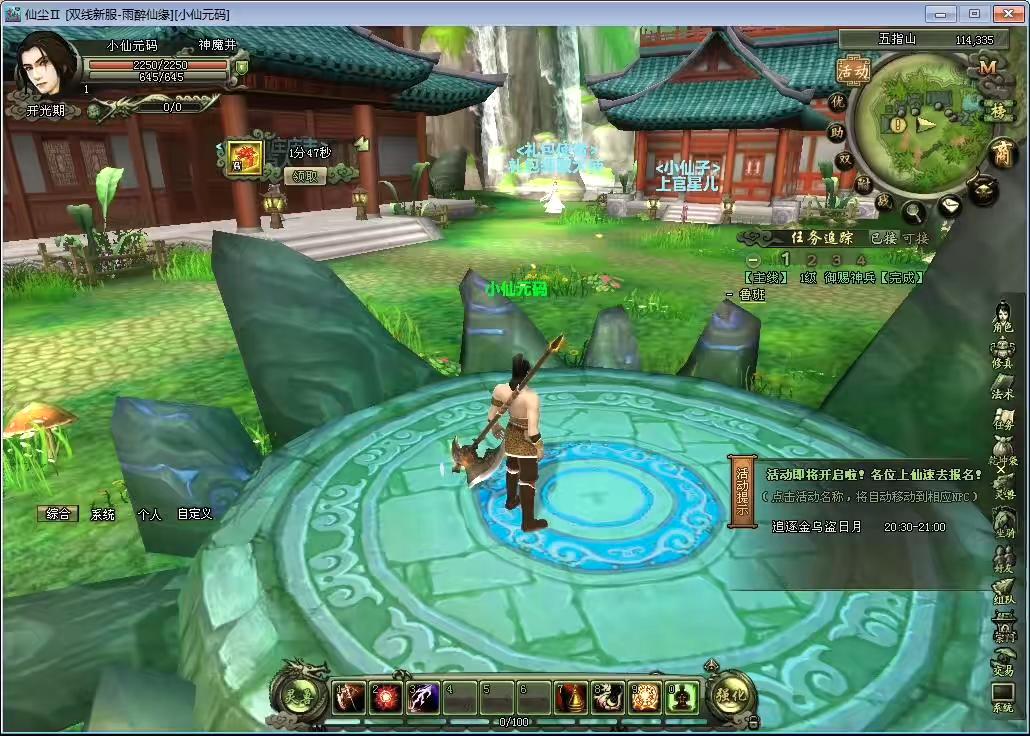
Task: Open the world map with the M button
Action: pyautogui.click(x=988, y=67)
